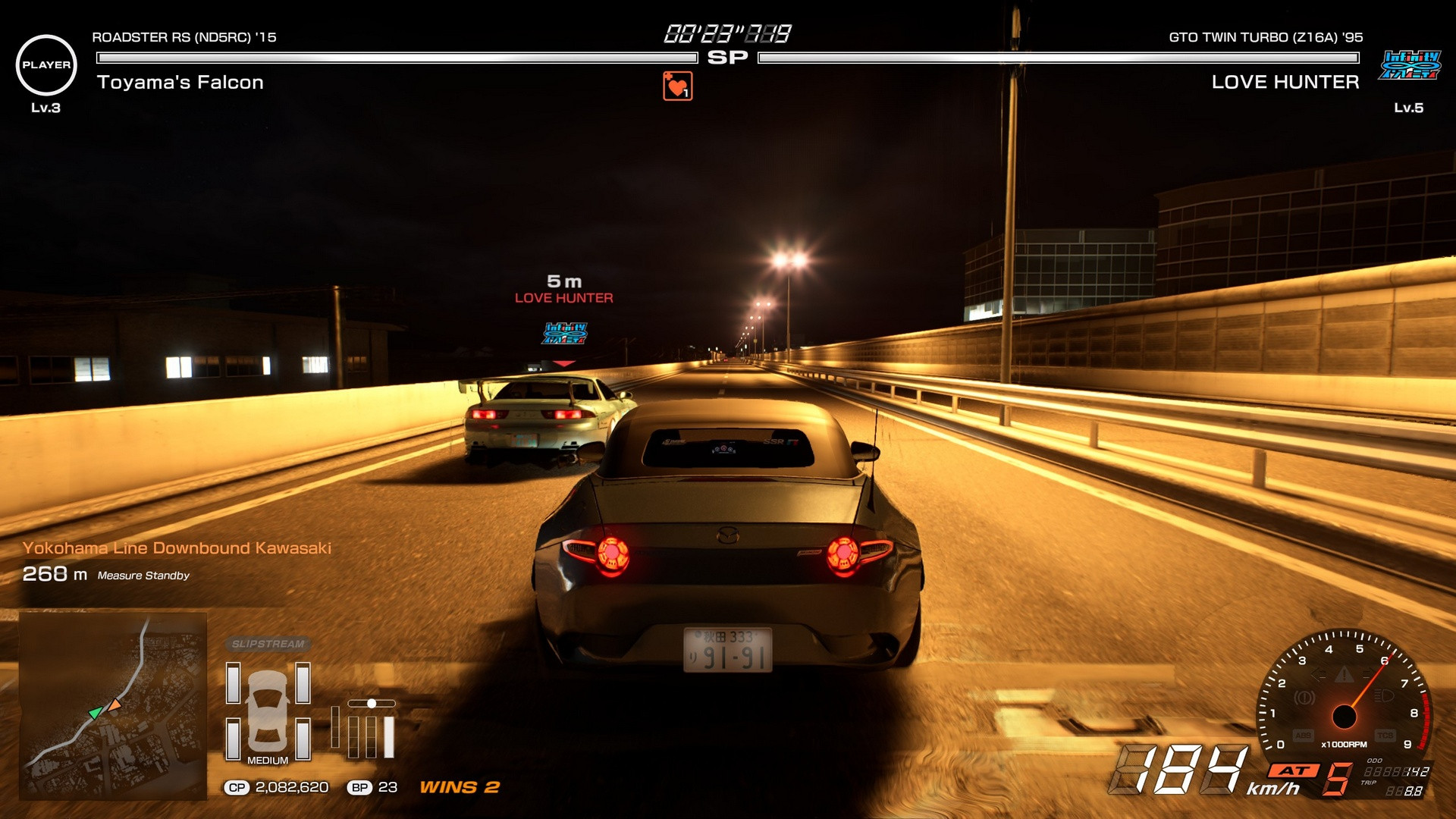Image resolution: width=1456 pixels, height=819 pixels.
Task: Click the tire condition car diagram
Action: (x=268, y=711)
